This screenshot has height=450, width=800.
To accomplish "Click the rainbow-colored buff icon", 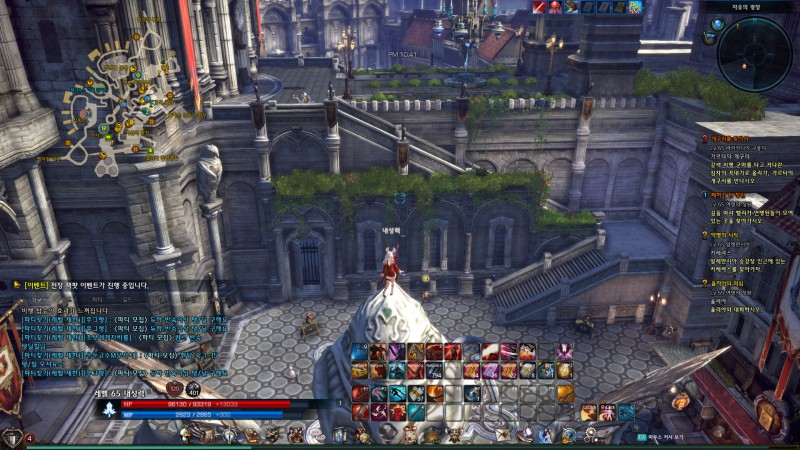I will pos(634,7).
